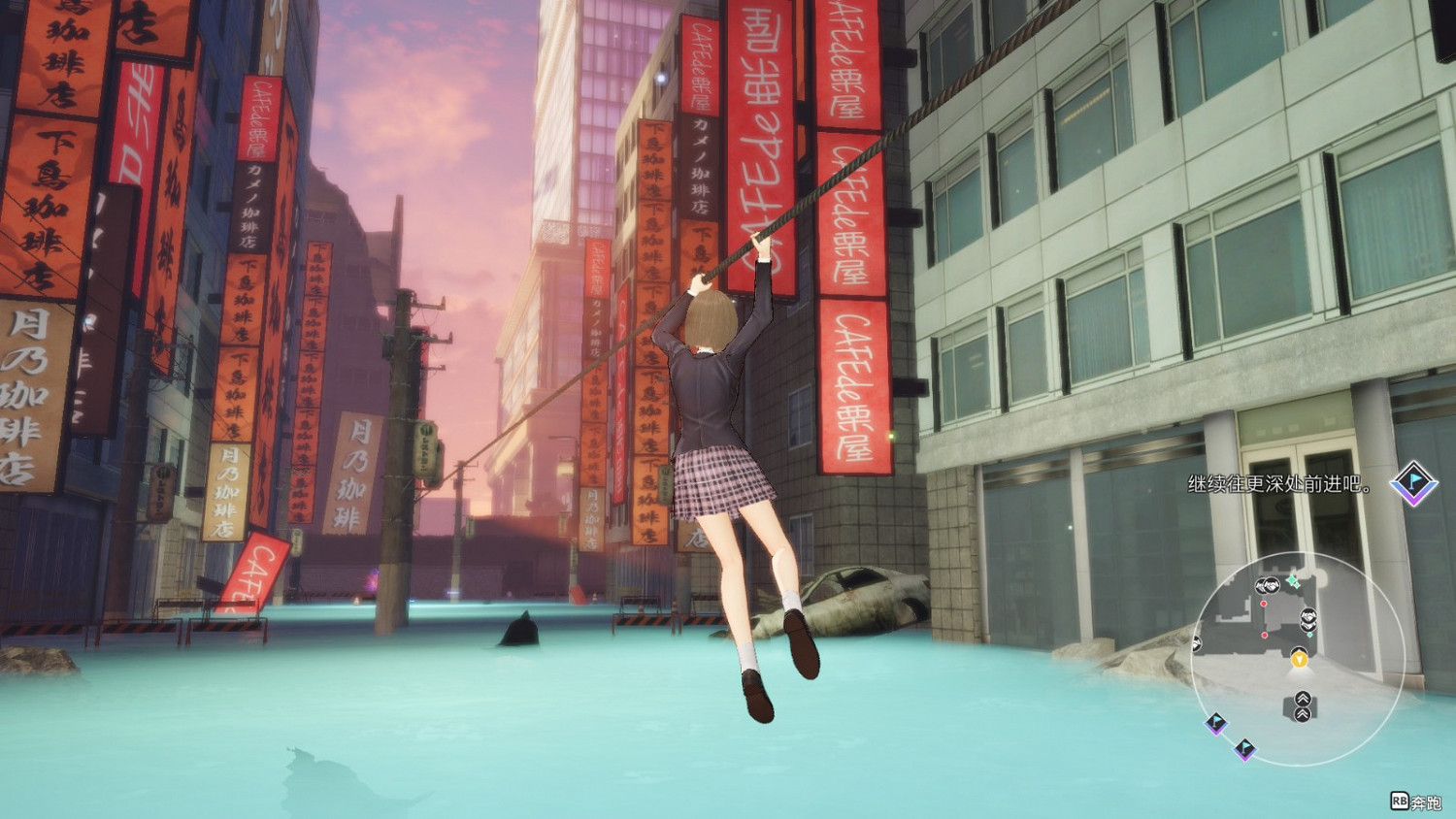The width and height of the screenshot is (1456, 819).
Task: Toggle the lower red dot waypoint on minimap
Action: click(1265, 635)
